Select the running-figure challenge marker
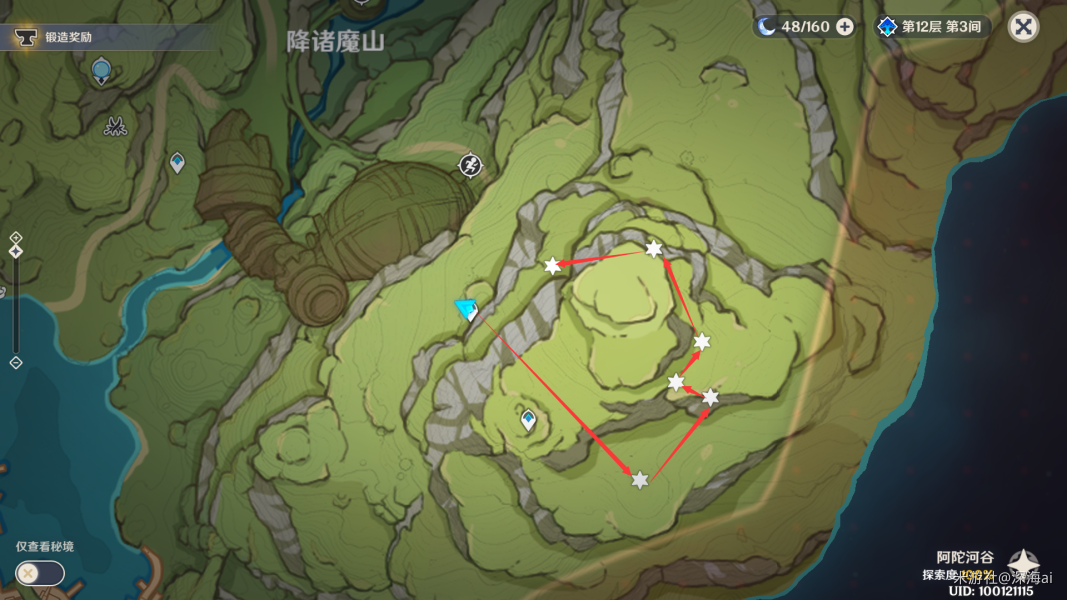Screen dimensions: 1067x600 pos(471,166)
